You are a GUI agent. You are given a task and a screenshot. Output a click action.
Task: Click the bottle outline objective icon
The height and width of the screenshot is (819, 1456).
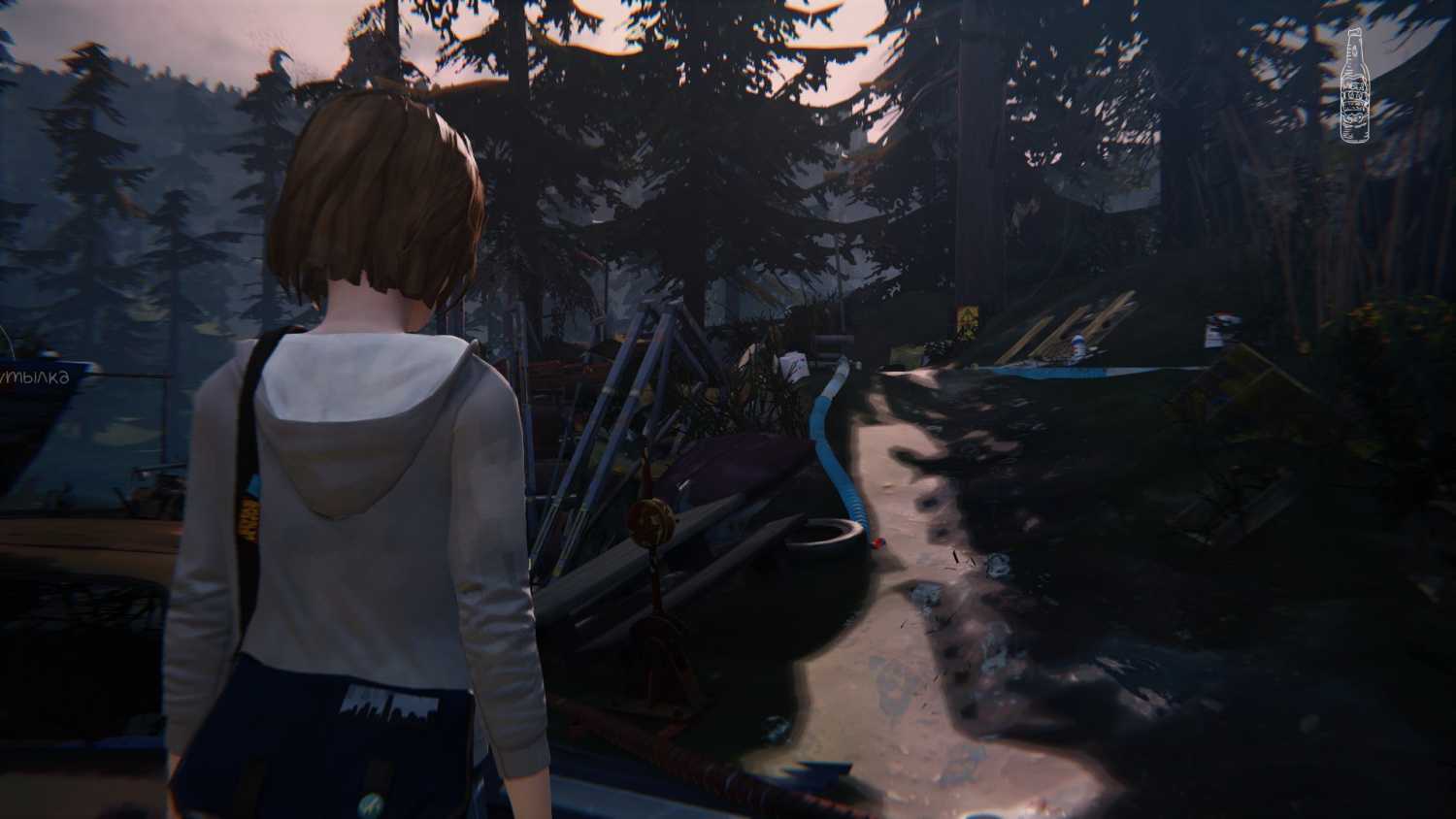(1356, 88)
